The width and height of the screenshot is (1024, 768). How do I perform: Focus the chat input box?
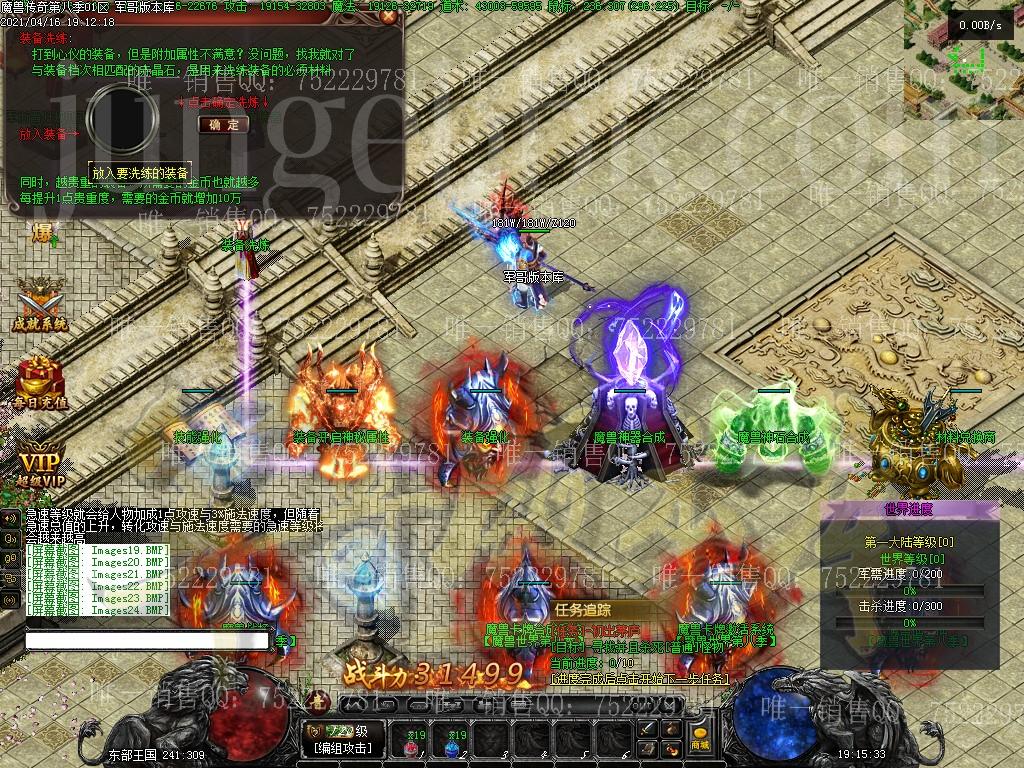tap(146, 640)
